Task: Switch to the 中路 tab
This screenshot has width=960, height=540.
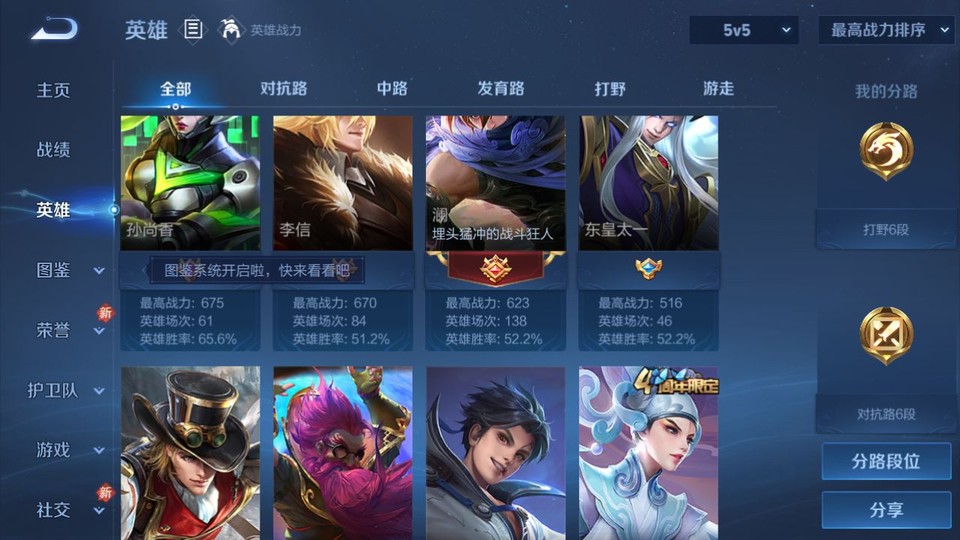Action: click(x=392, y=89)
